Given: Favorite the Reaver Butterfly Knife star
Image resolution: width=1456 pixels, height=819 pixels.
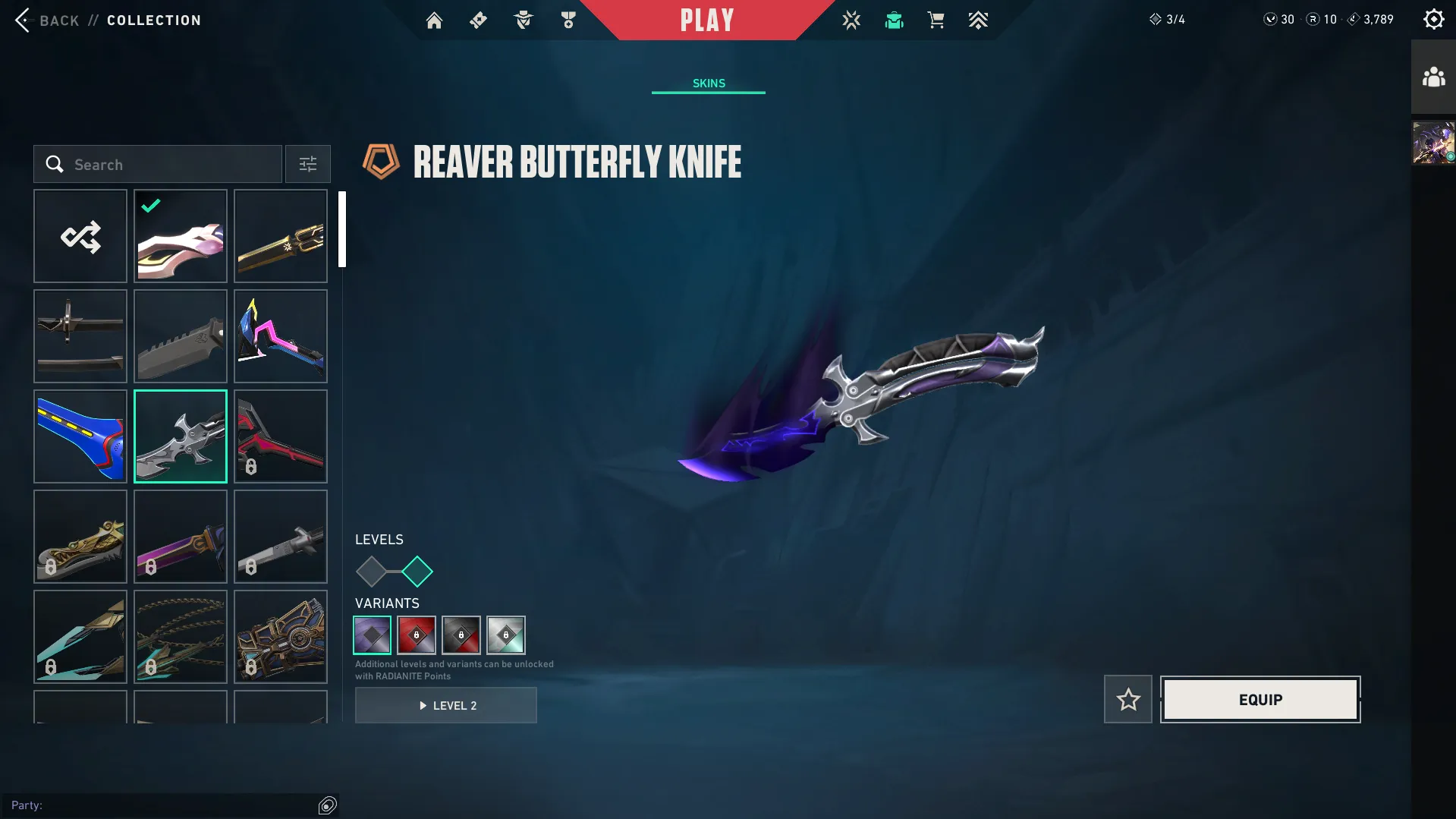Looking at the screenshot, I should (1127, 699).
